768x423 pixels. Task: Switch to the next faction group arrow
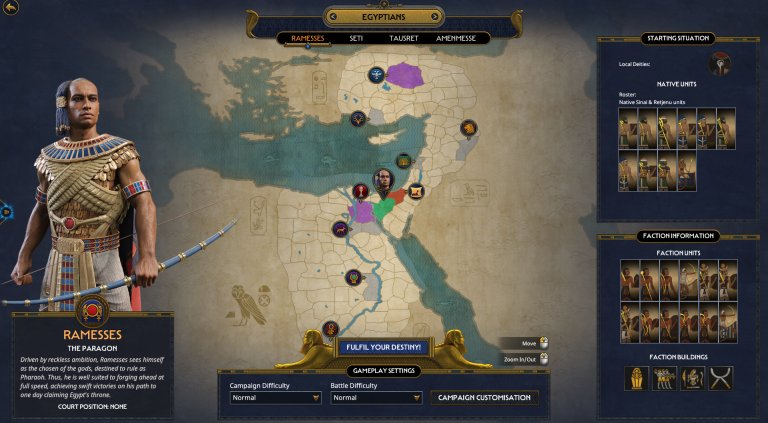tap(434, 16)
